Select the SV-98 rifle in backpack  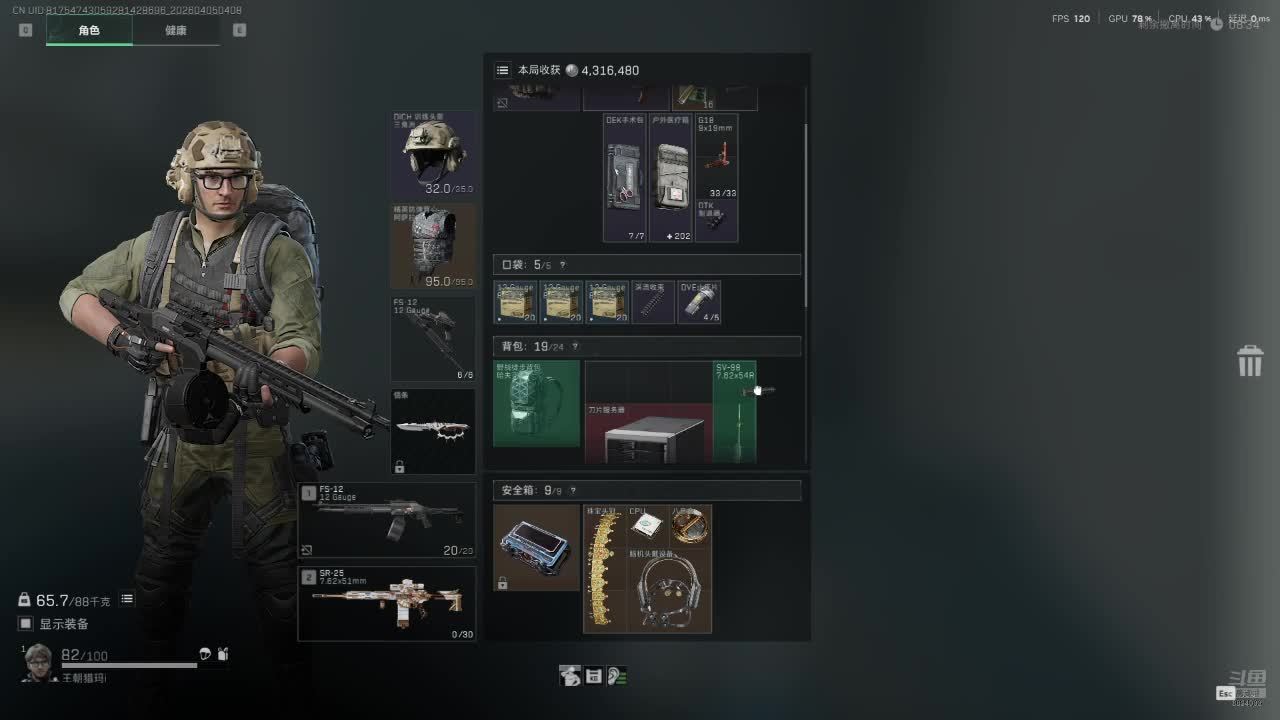[735, 412]
